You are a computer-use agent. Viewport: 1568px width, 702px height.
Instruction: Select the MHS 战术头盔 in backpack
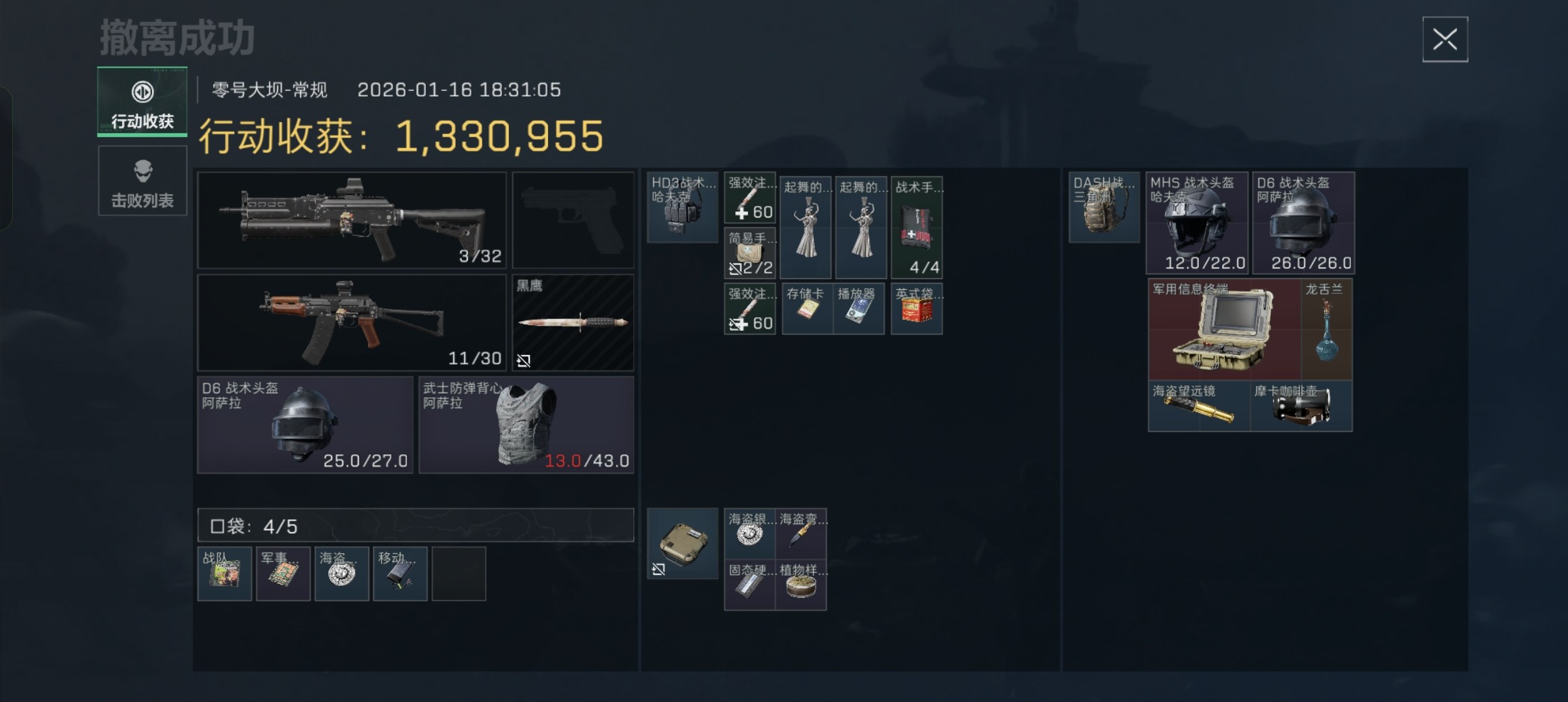[1196, 222]
